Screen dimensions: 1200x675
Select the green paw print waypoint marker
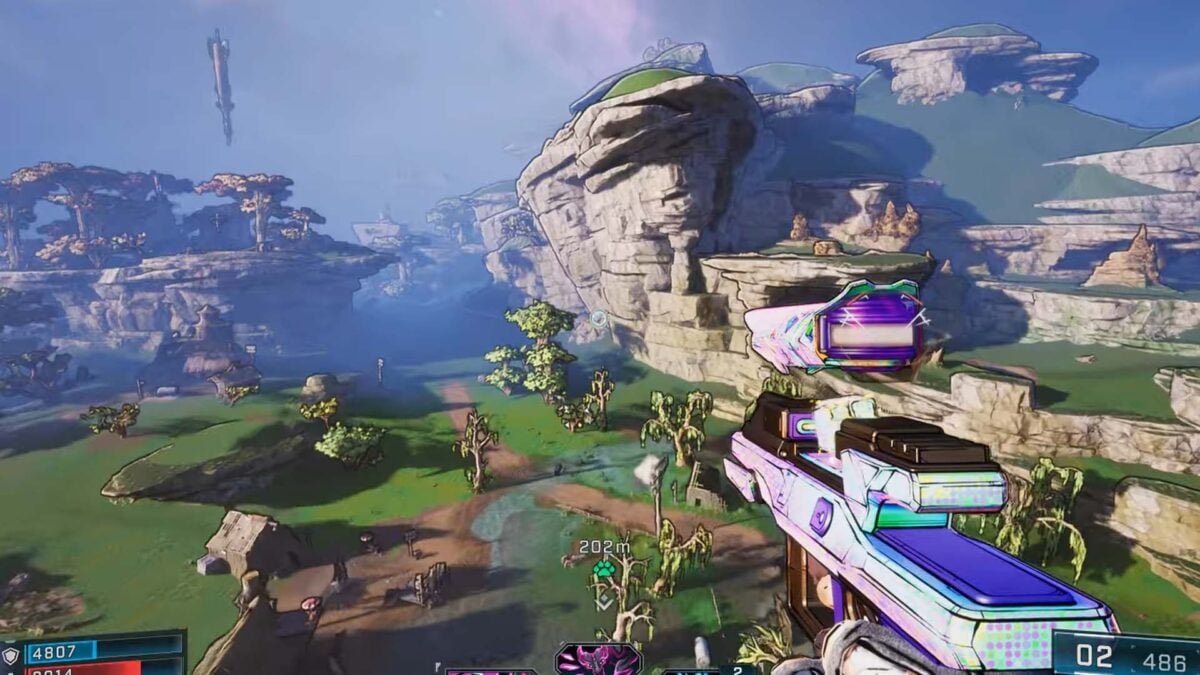(603, 570)
